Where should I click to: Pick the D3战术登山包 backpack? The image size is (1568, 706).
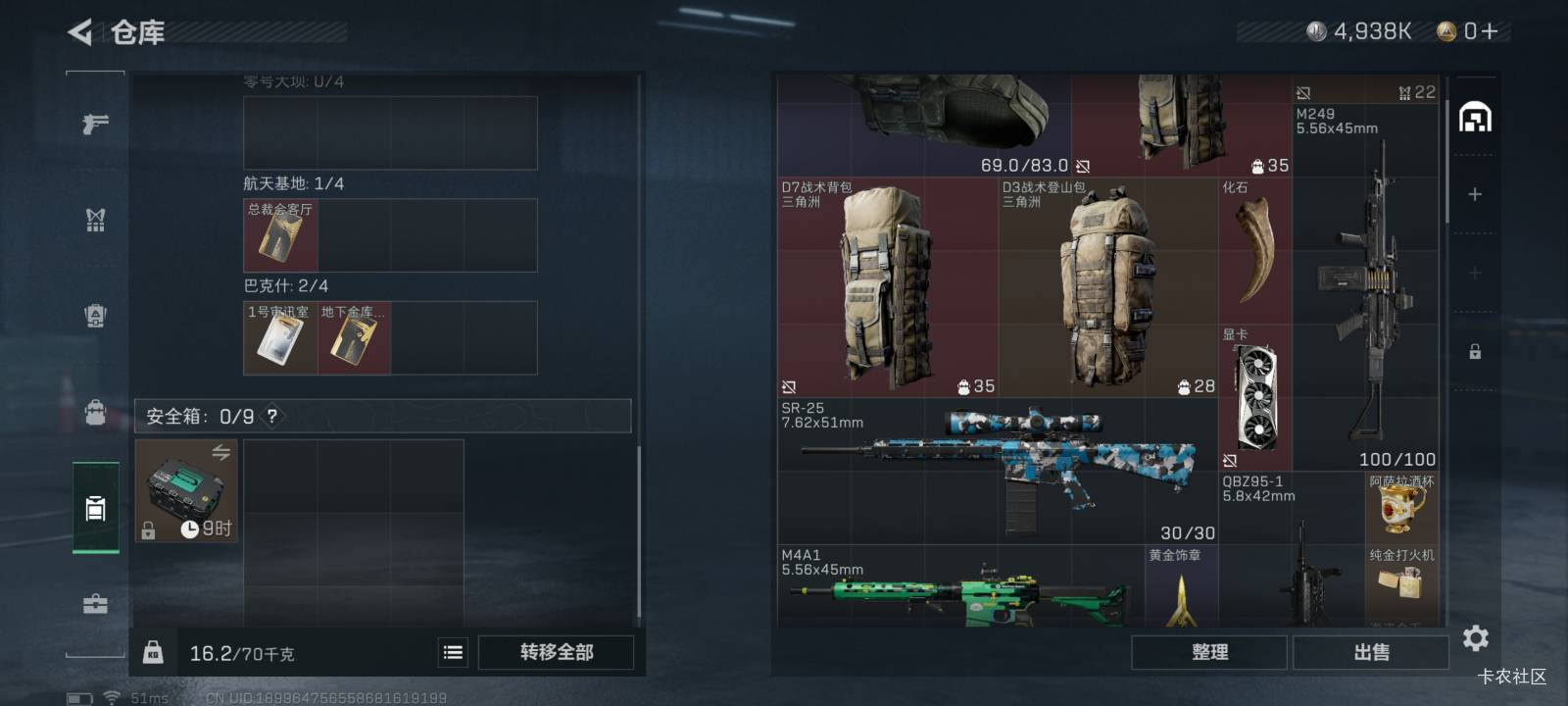point(1108,287)
